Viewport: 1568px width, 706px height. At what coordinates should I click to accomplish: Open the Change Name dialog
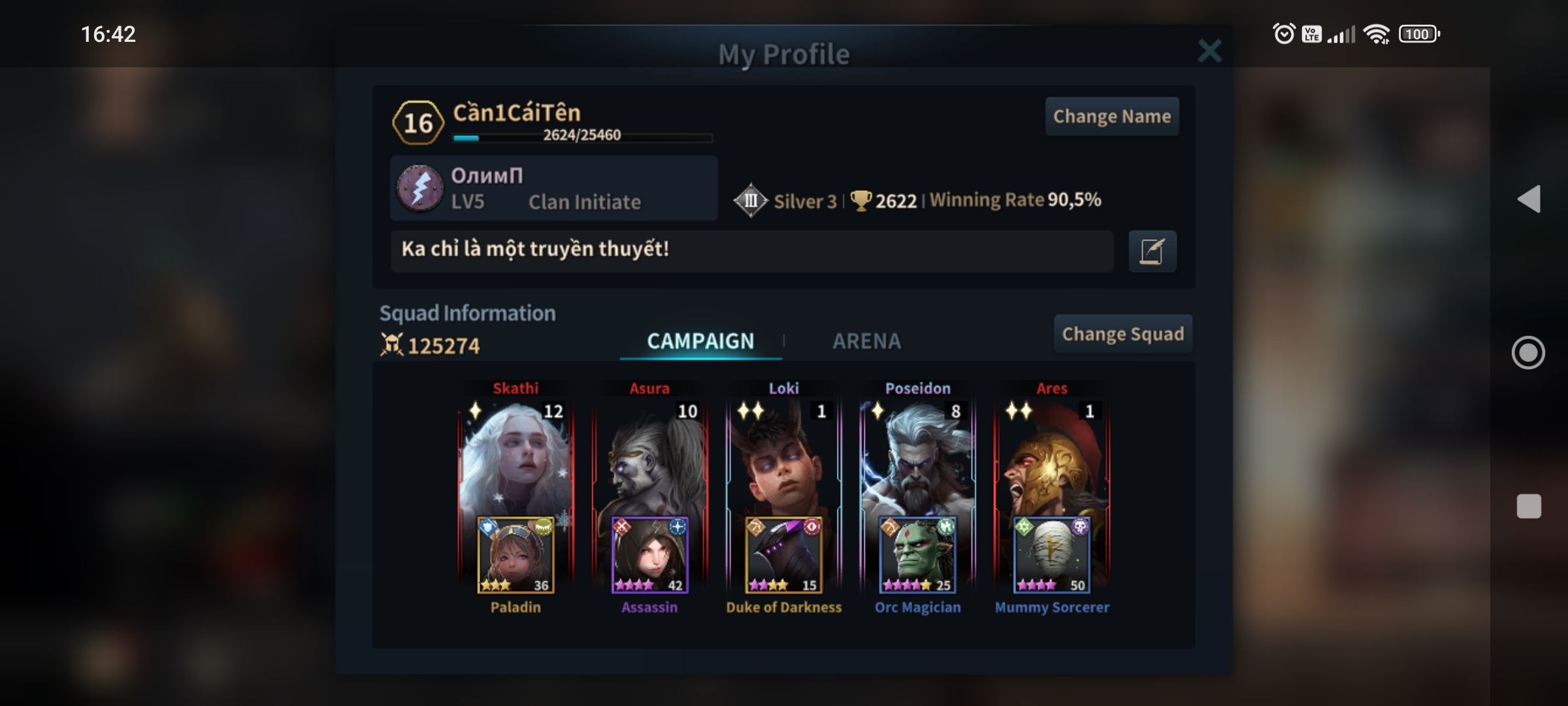click(1112, 116)
